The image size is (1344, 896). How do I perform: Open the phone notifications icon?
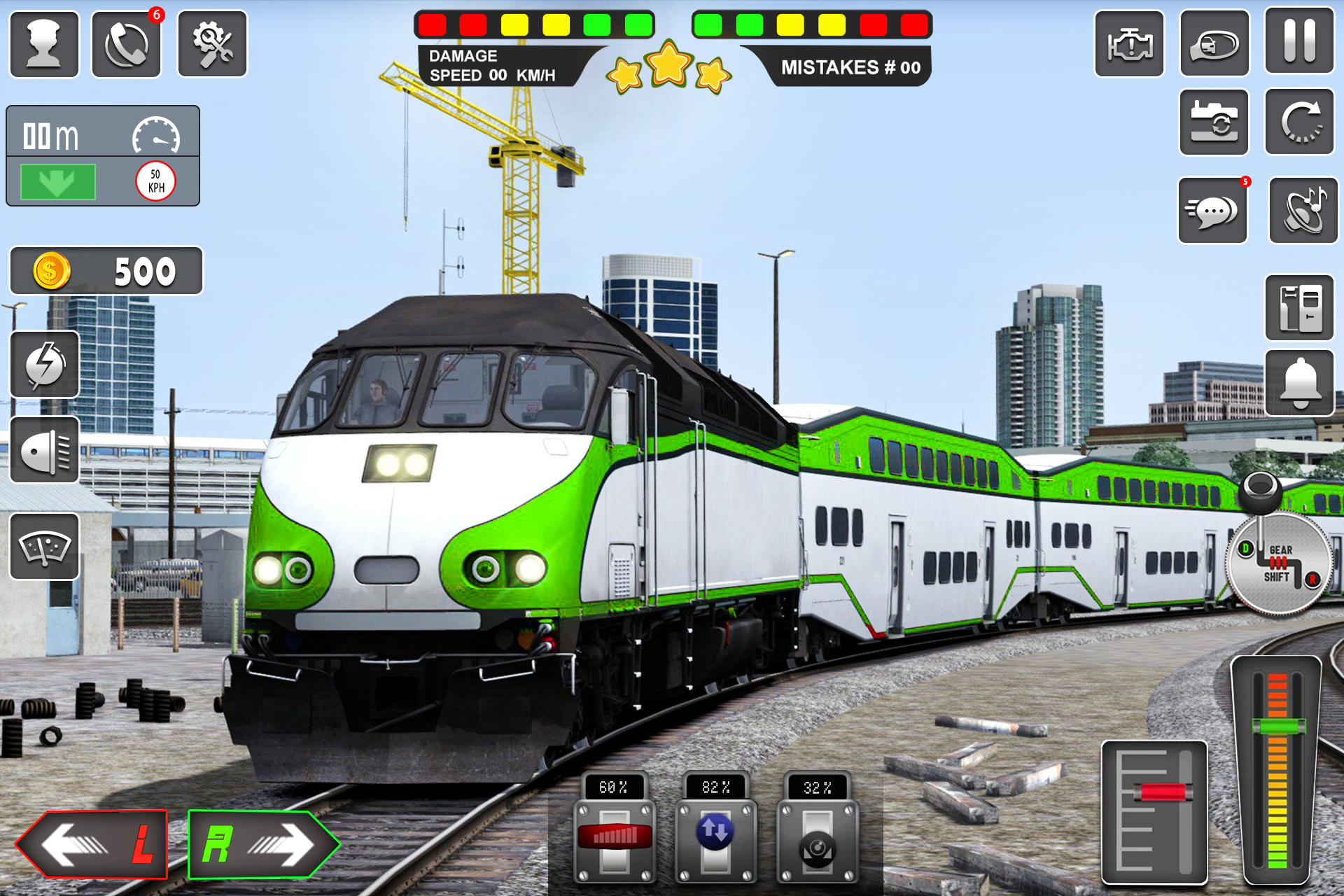tap(127, 43)
